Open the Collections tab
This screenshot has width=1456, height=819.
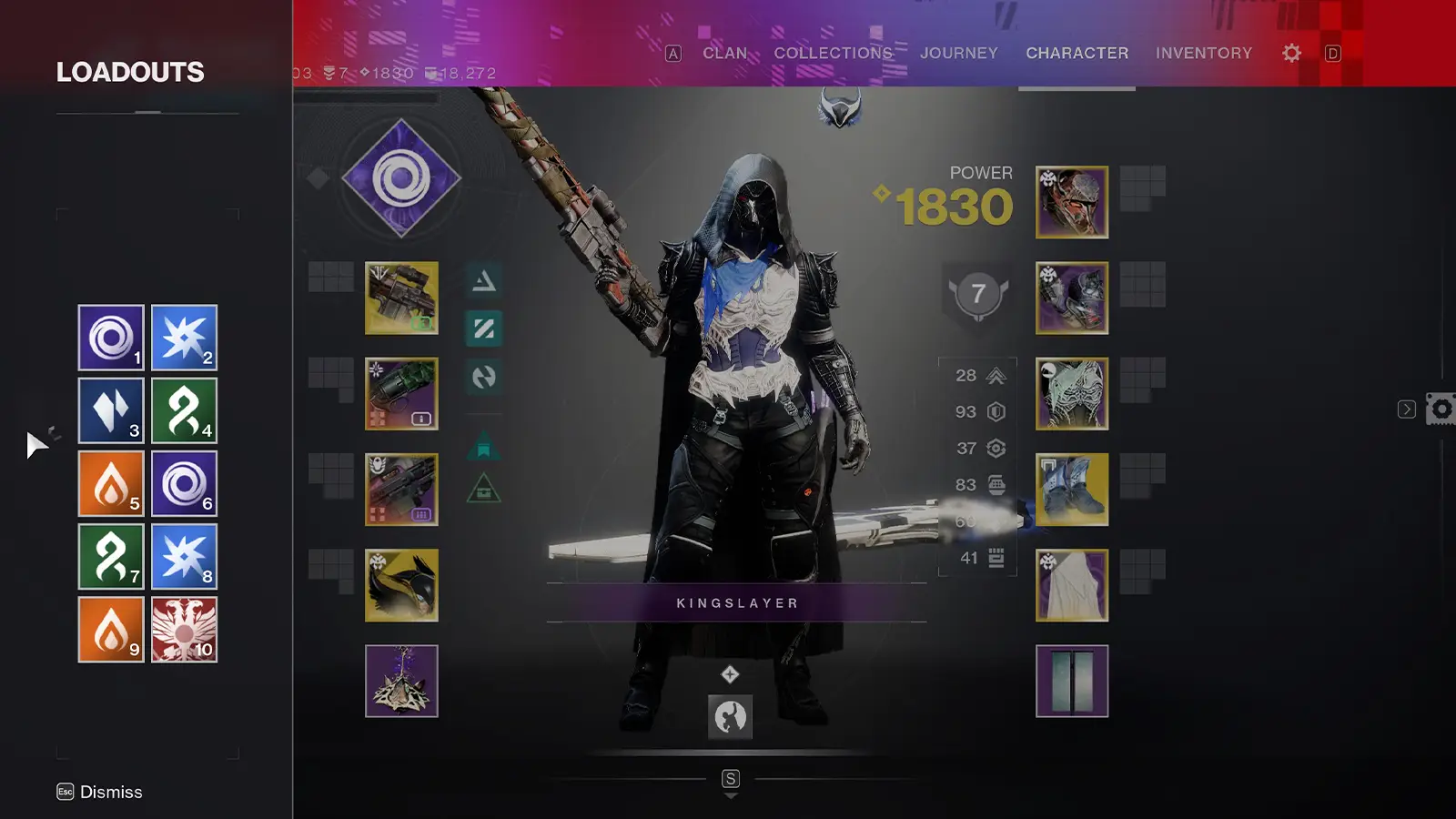[833, 53]
